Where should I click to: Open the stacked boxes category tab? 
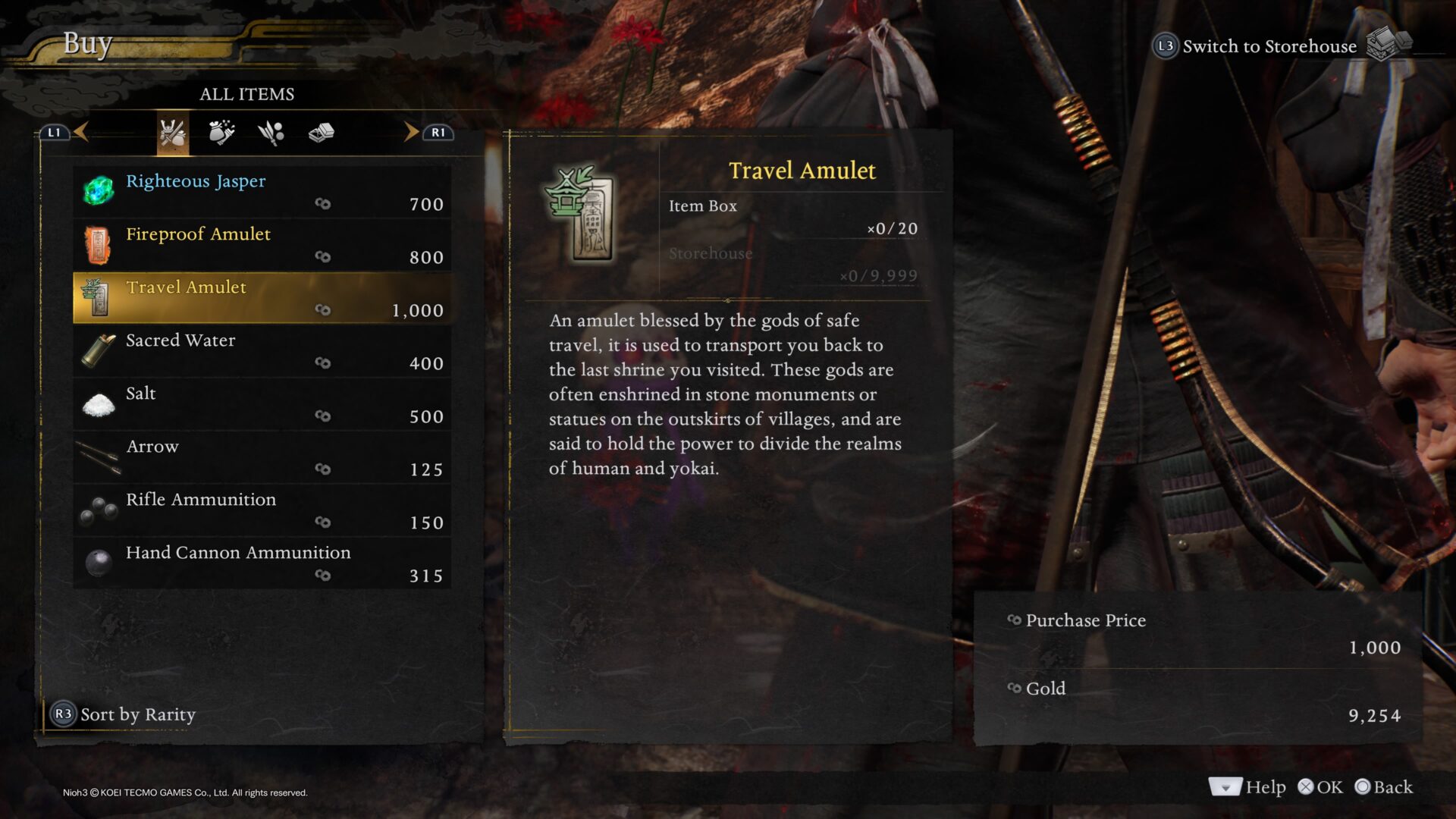coord(321,133)
